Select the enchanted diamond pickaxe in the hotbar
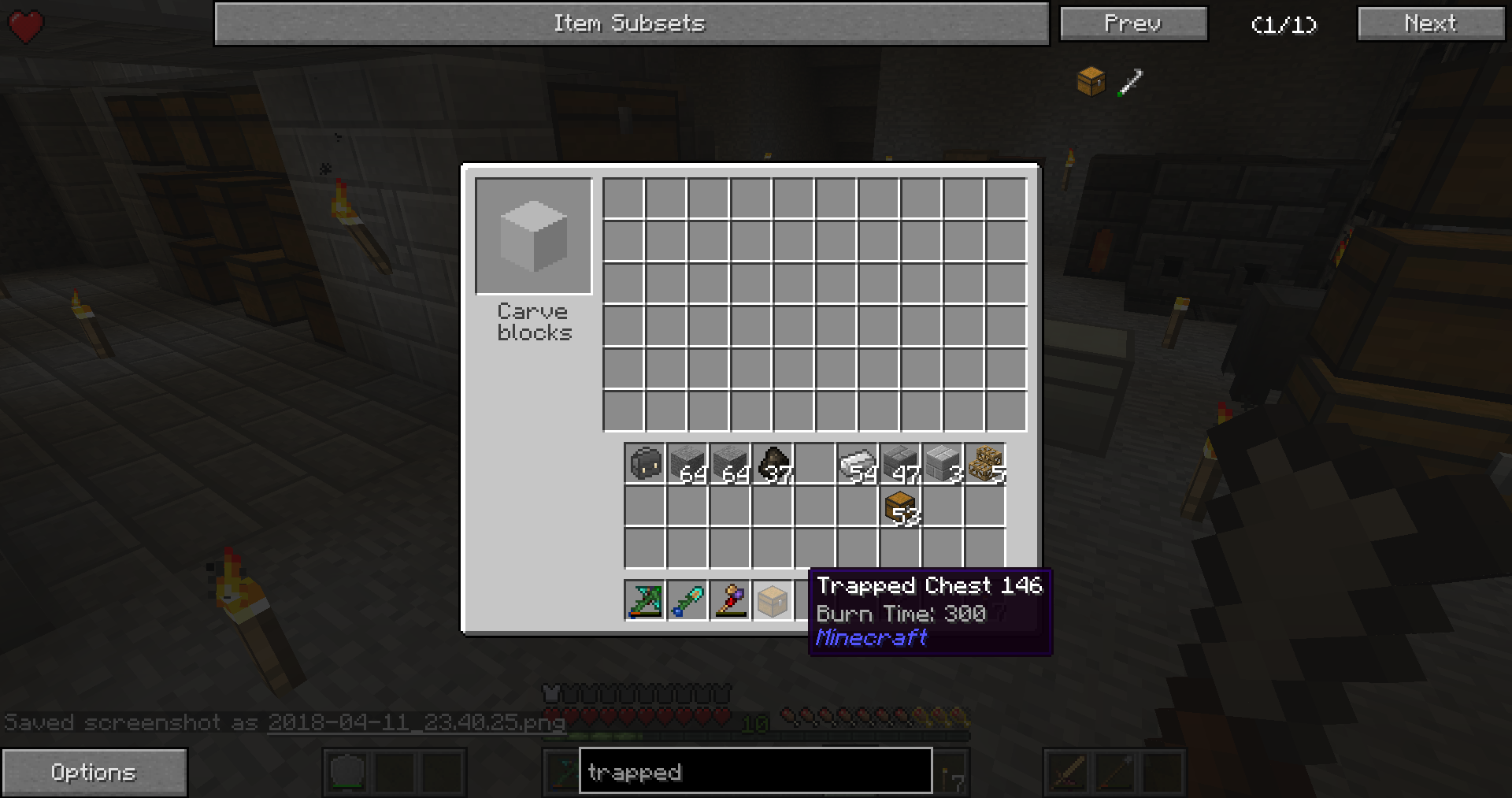 point(644,601)
